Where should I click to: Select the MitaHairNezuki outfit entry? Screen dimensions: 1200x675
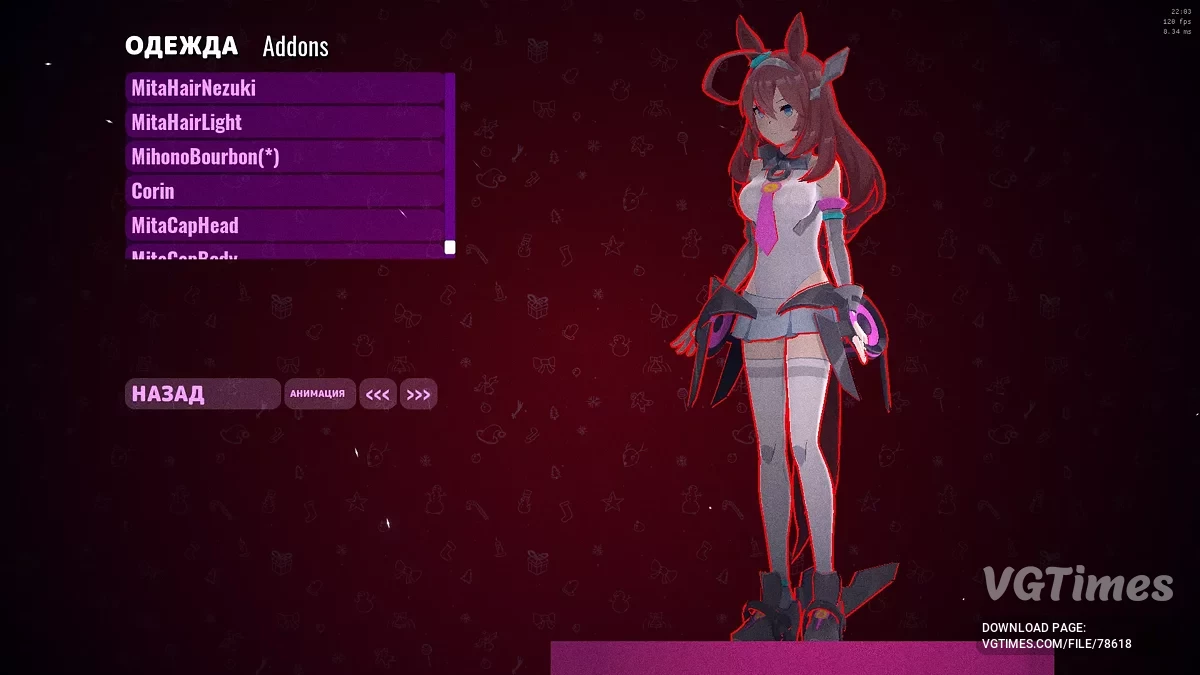pos(285,88)
